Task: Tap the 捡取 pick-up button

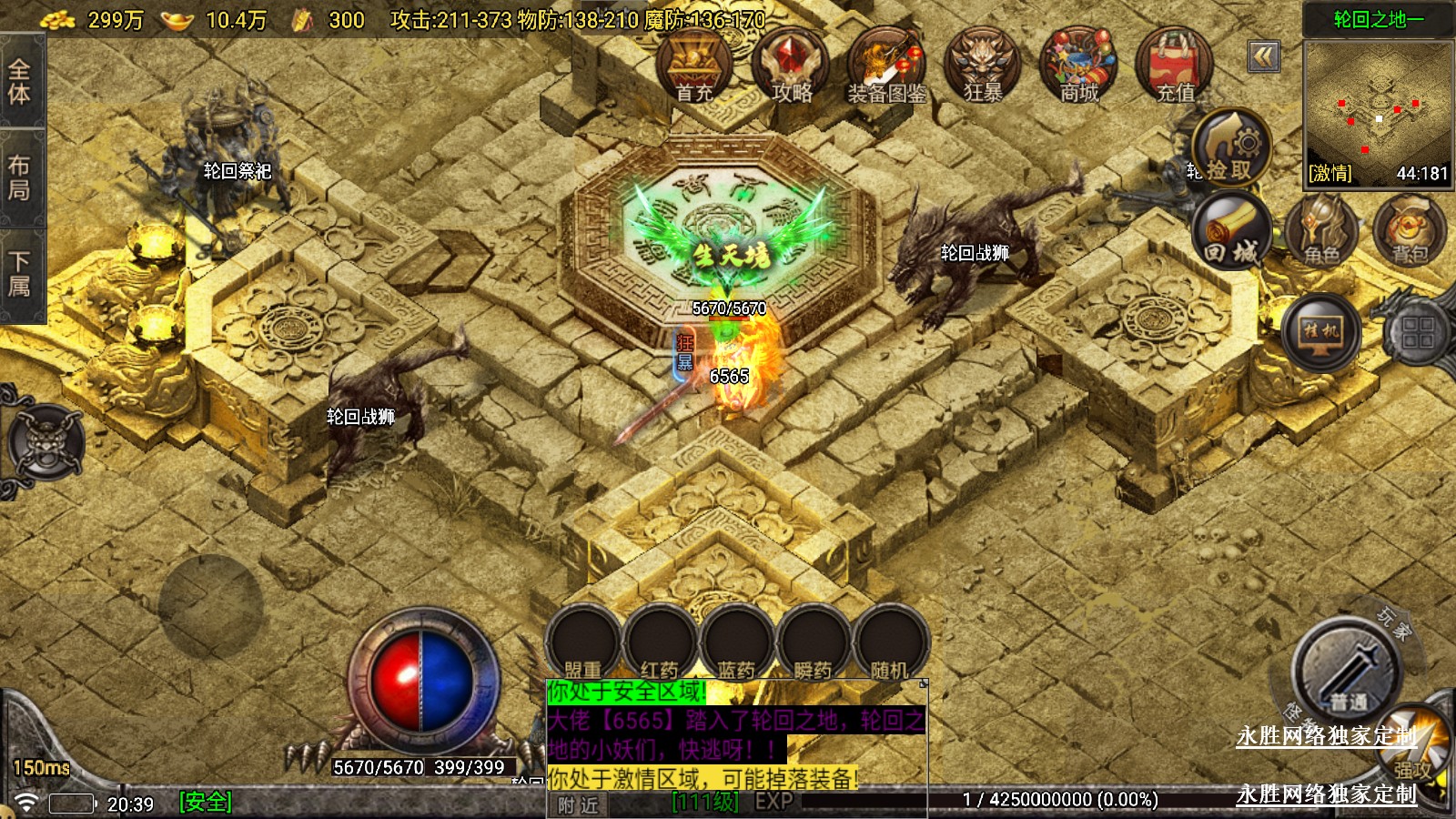Action: tap(1231, 148)
